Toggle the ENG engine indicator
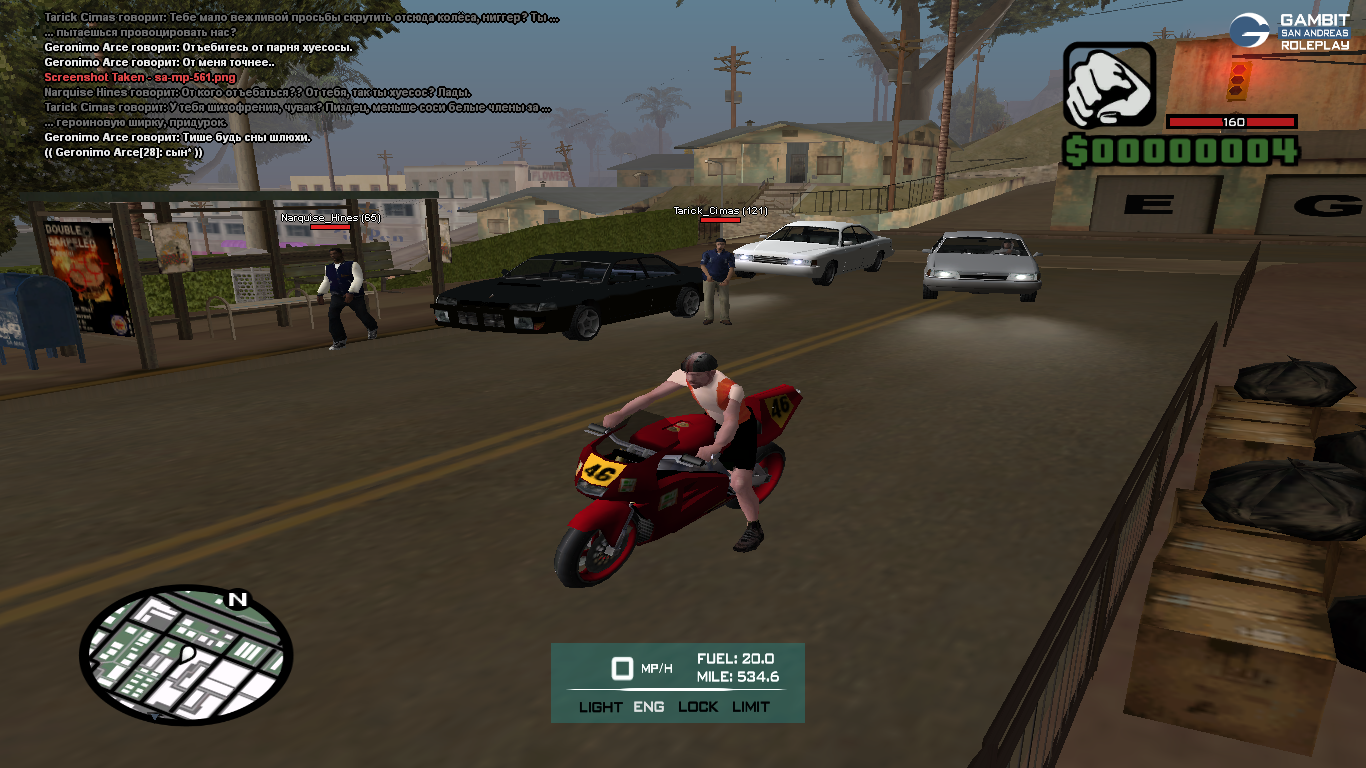Viewport: 1366px width, 768px height. (x=649, y=707)
